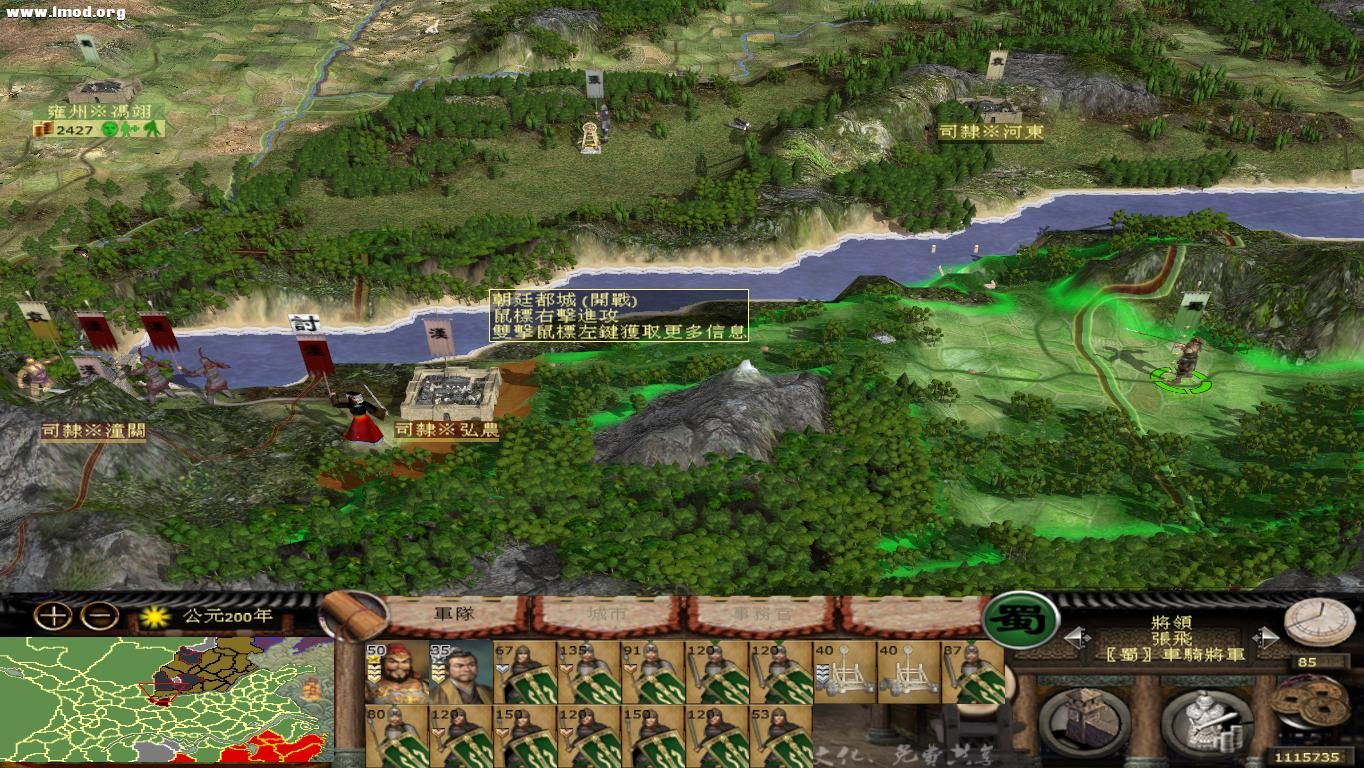Select the red-haired general card numbered 50

398,672
